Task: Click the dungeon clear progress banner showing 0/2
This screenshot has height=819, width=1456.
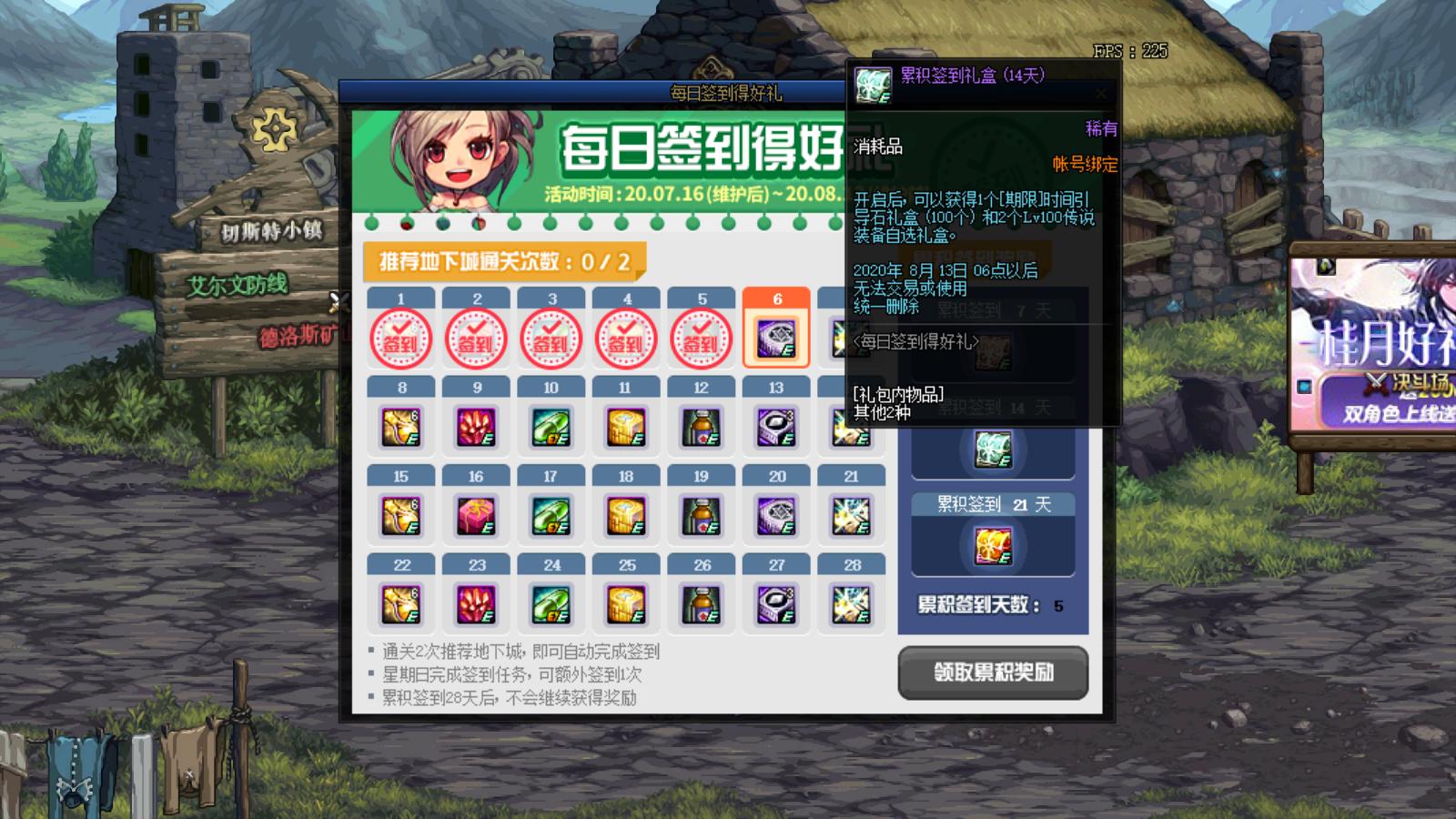Action: [x=503, y=258]
